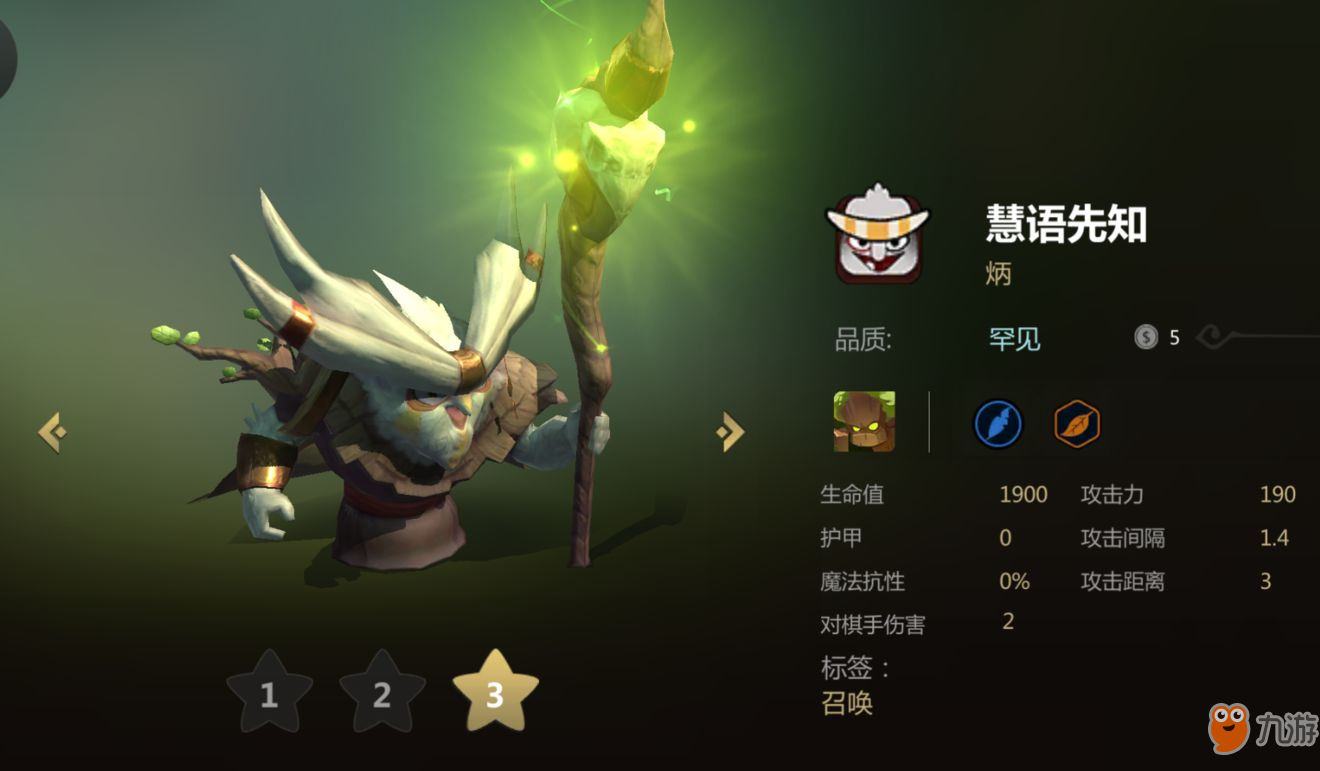
Task: Tap the blue feather race icon
Action: (998, 424)
